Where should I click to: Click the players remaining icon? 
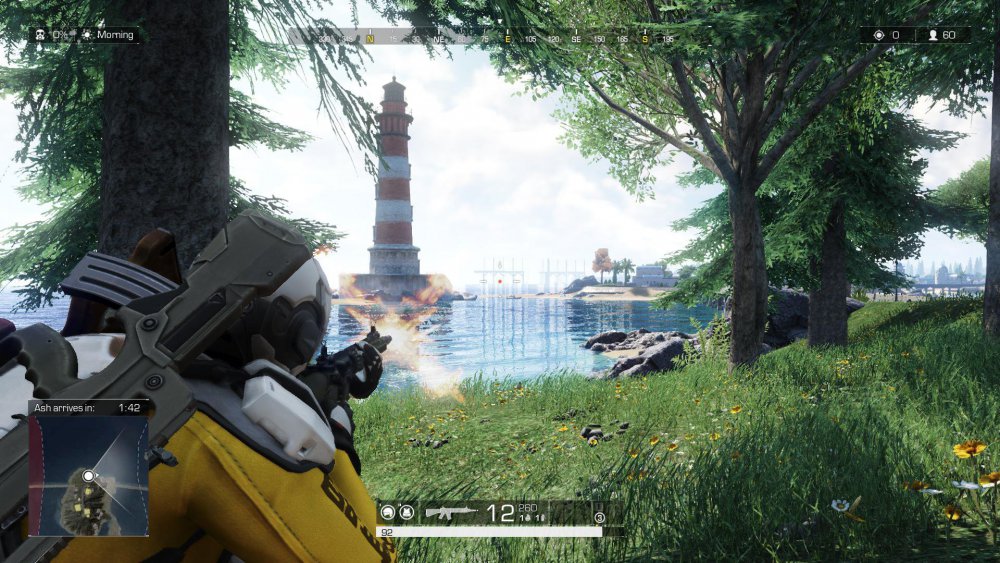(x=933, y=35)
